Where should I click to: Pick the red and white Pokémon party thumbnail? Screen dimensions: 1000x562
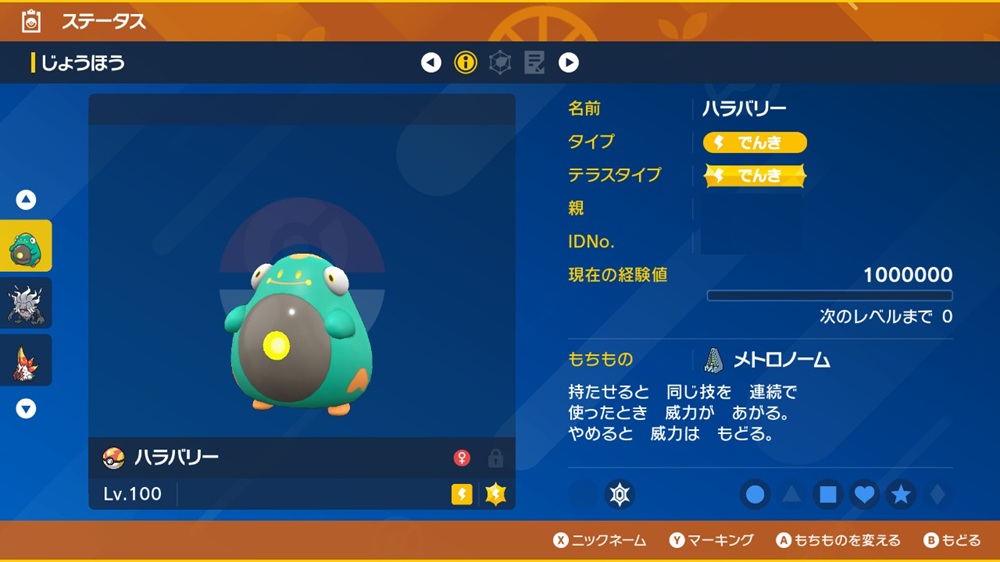coord(26,360)
